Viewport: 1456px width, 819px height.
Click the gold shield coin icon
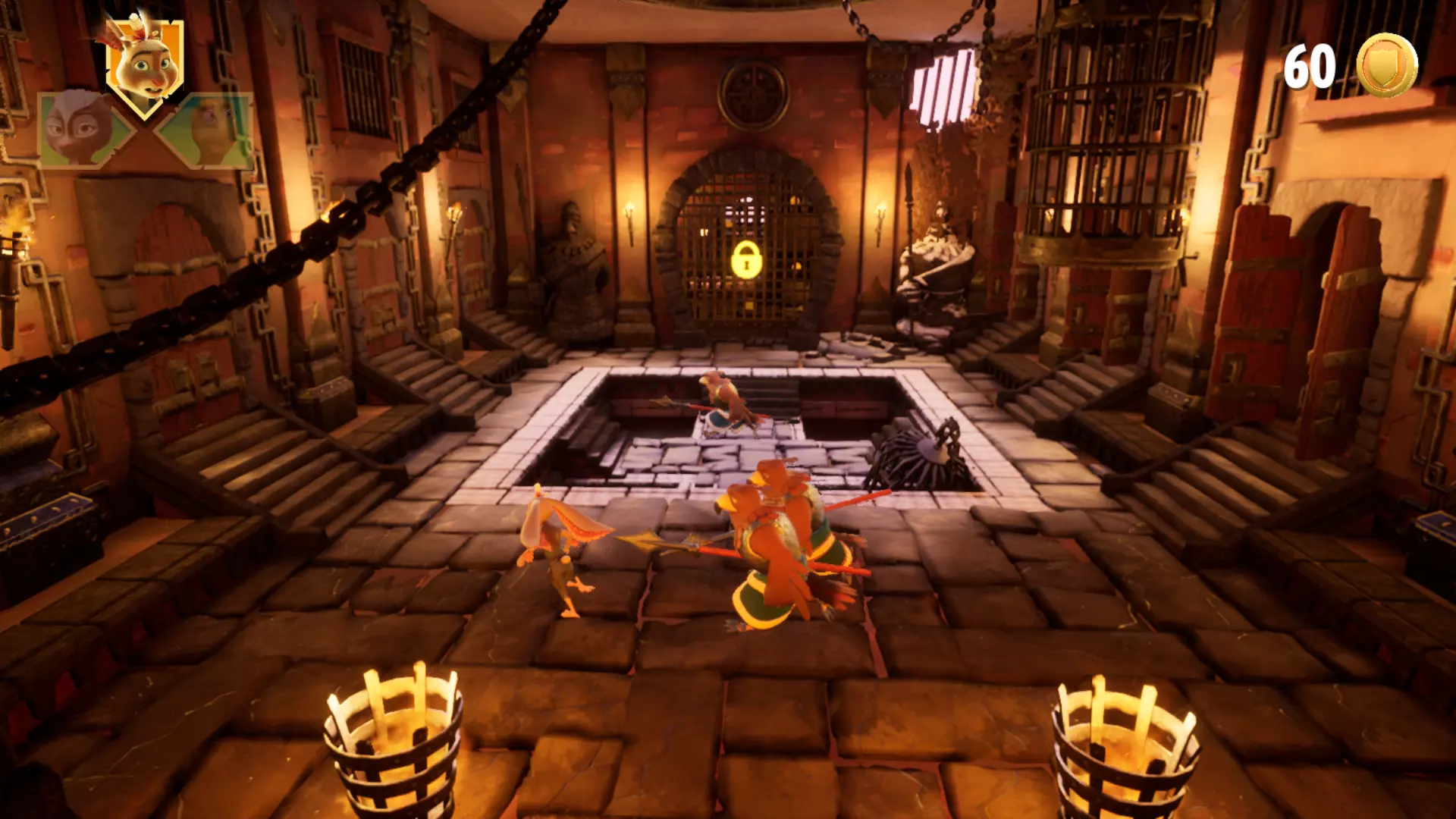point(1386,66)
